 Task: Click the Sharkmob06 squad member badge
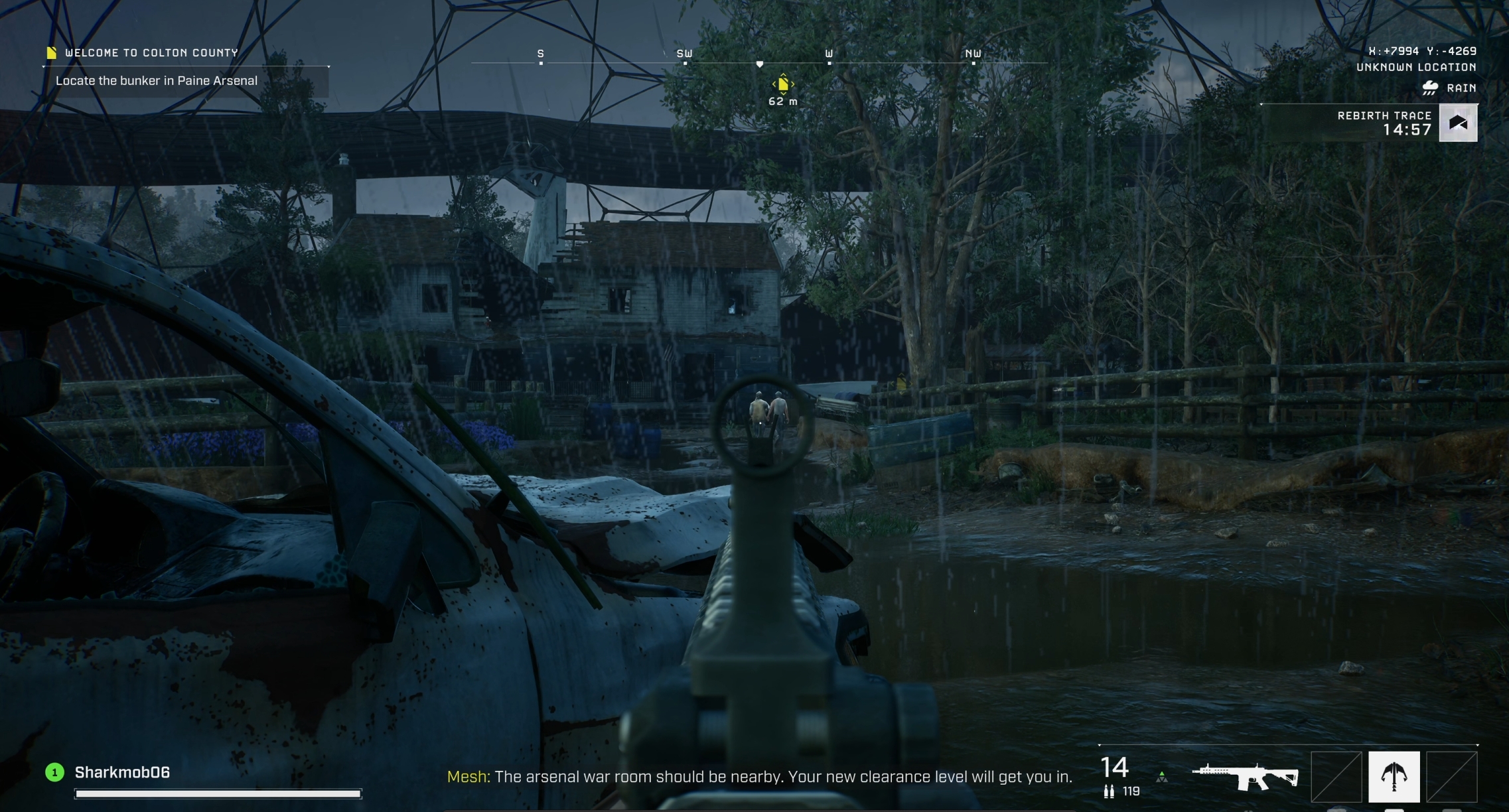54,772
